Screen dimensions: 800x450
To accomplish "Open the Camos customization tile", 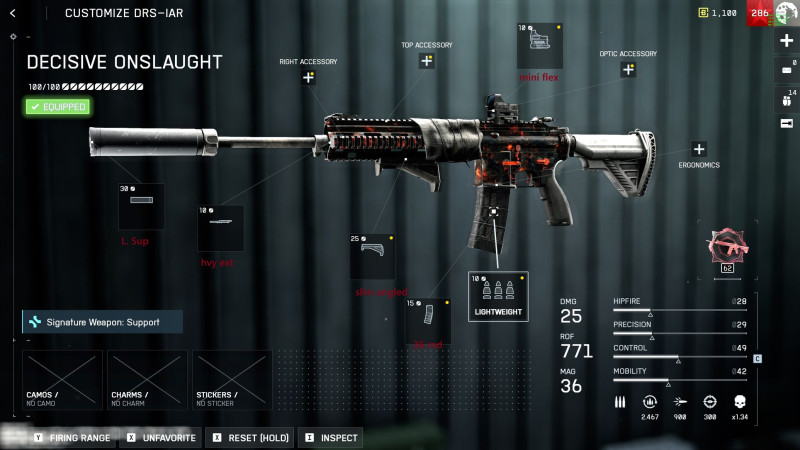I will (62, 379).
